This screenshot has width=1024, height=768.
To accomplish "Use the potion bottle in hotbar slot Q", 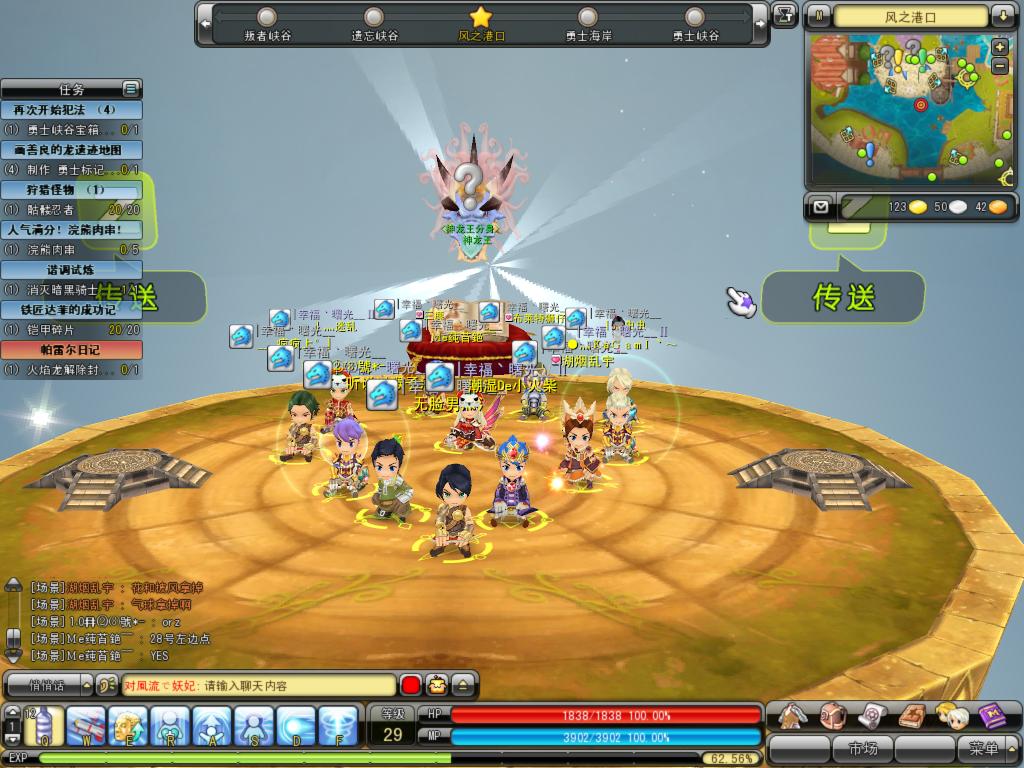I will click(44, 726).
